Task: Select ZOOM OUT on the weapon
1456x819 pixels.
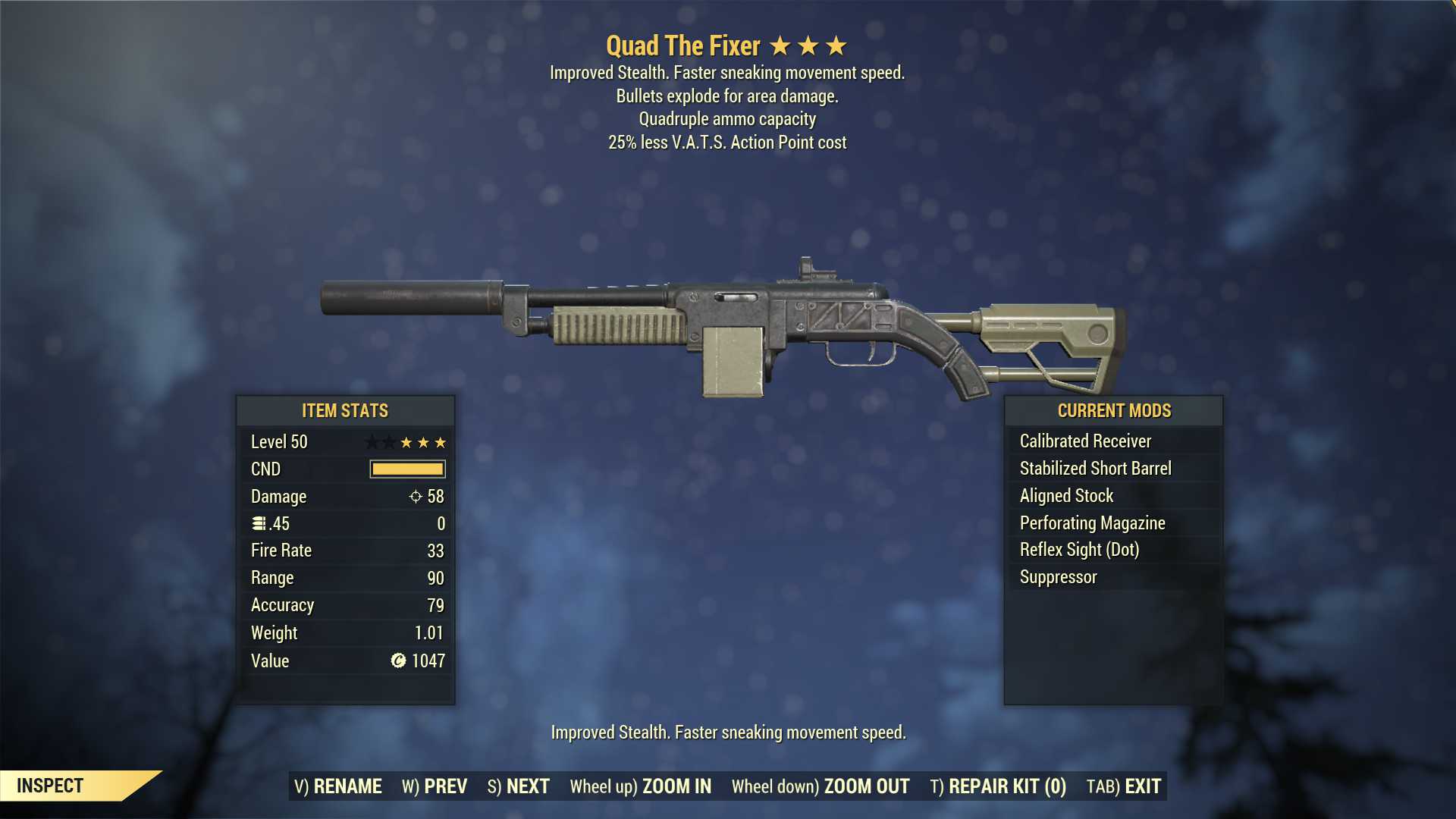Action: 821,786
